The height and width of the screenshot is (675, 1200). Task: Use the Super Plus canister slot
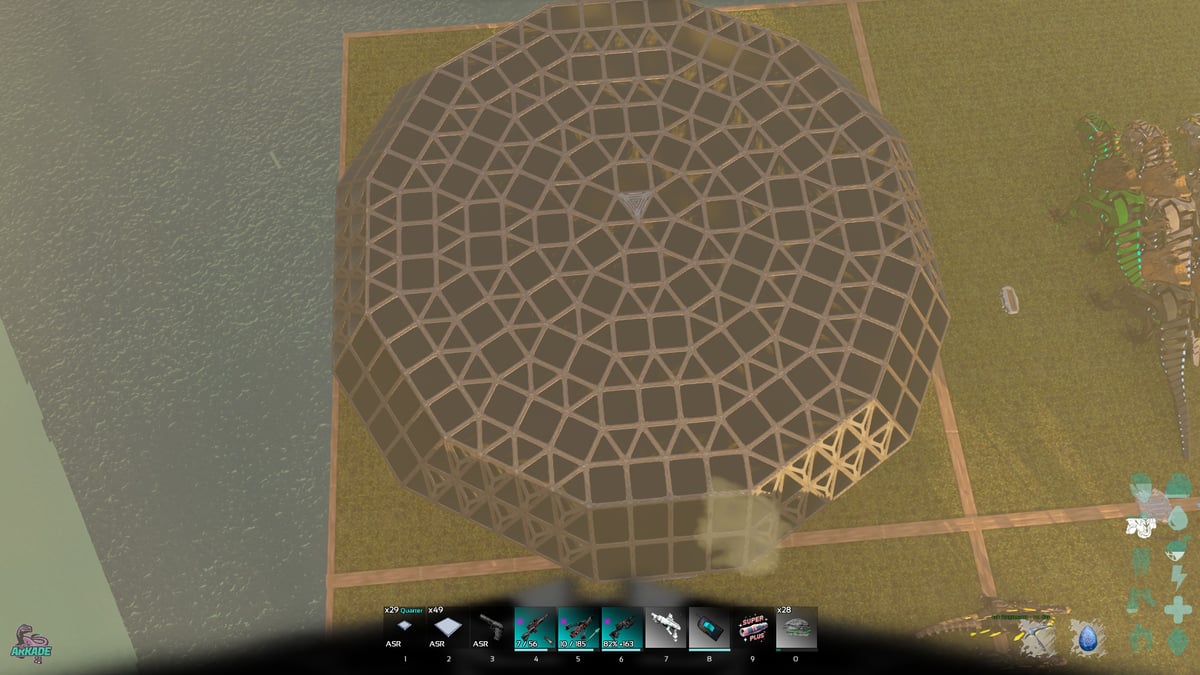753,628
